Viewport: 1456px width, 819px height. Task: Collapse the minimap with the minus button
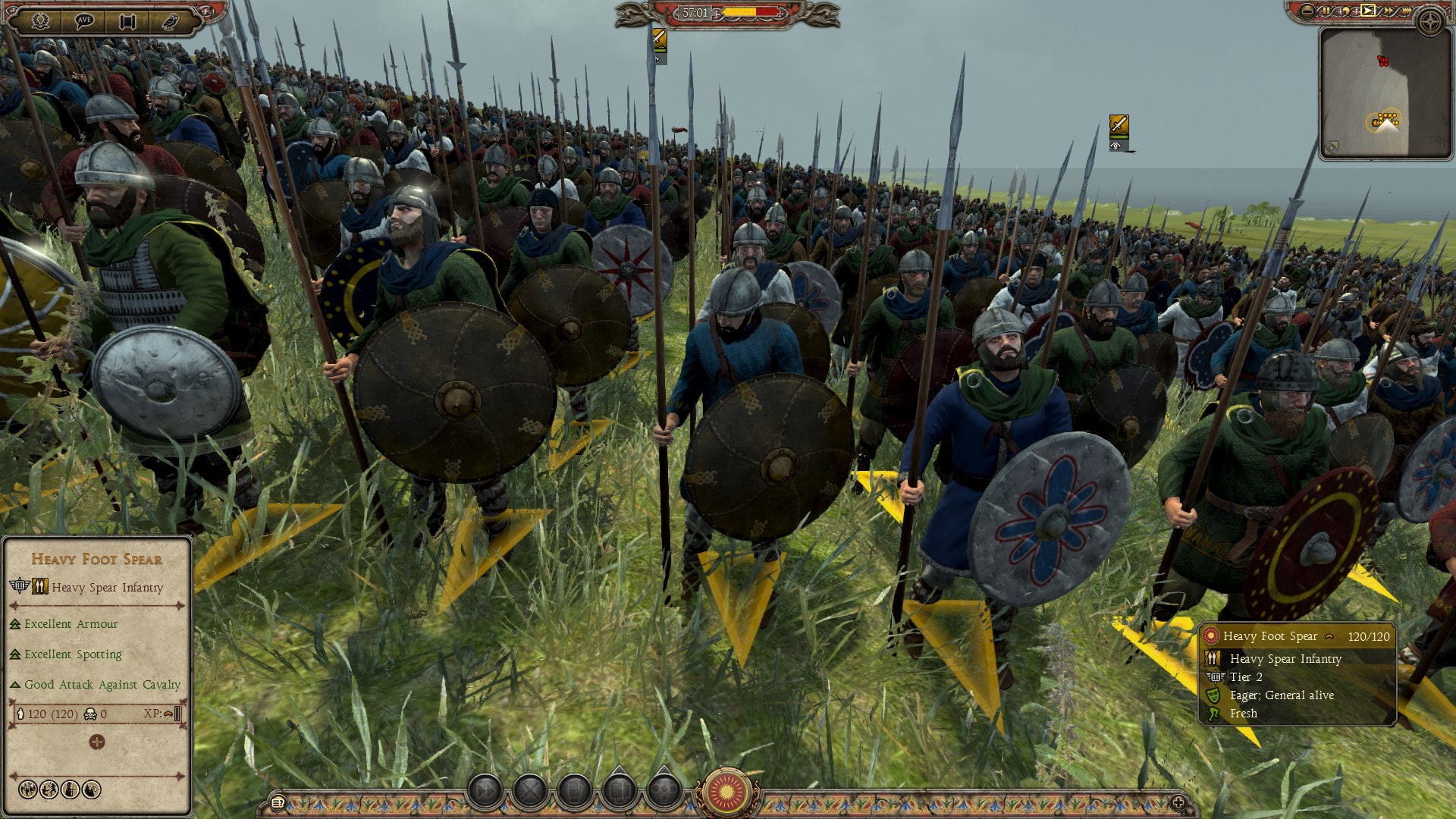1307,11
